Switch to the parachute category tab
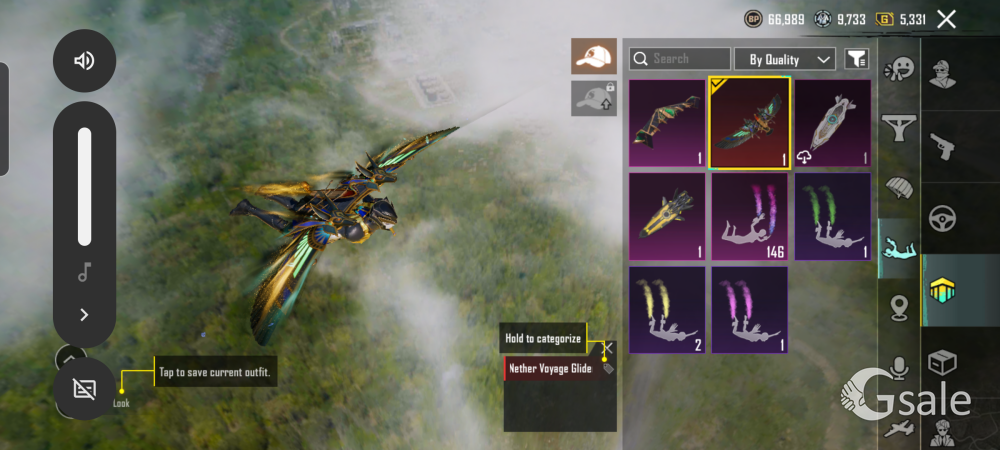Screen dimensions: 1000x450 click(x=899, y=188)
